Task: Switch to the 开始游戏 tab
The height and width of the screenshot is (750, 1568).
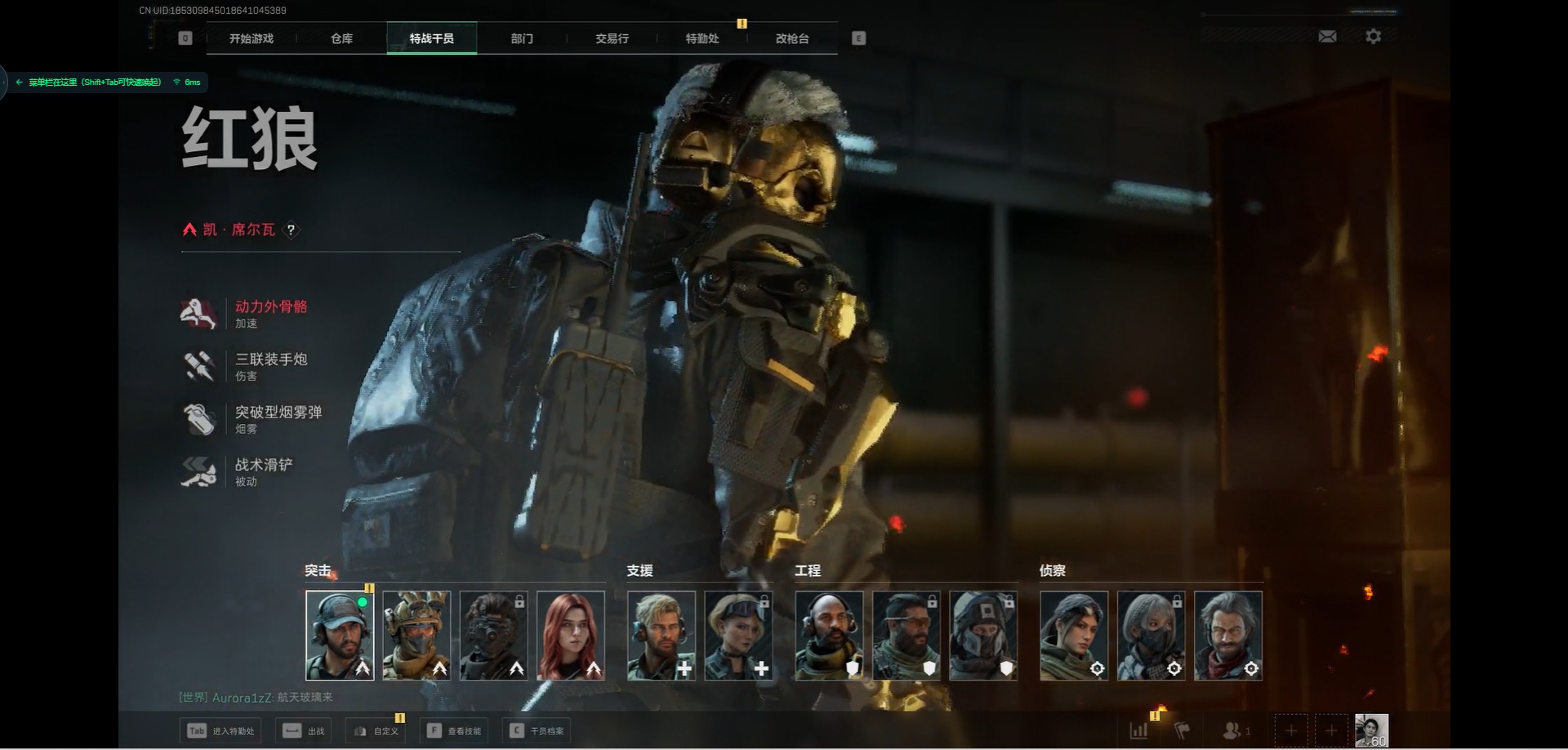Action: coord(251,38)
